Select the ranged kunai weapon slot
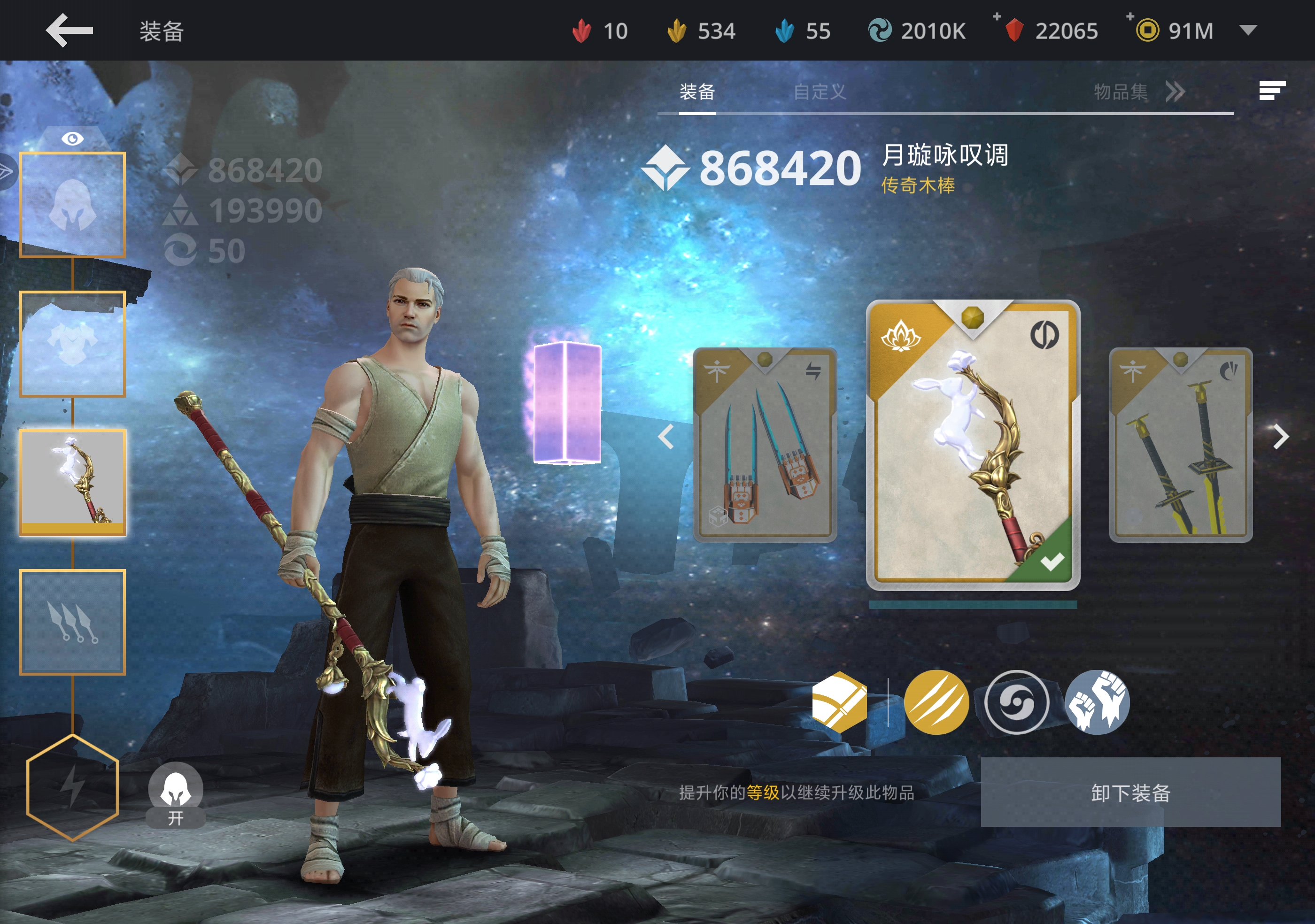The height and width of the screenshot is (924, 1315). (72, 622)
